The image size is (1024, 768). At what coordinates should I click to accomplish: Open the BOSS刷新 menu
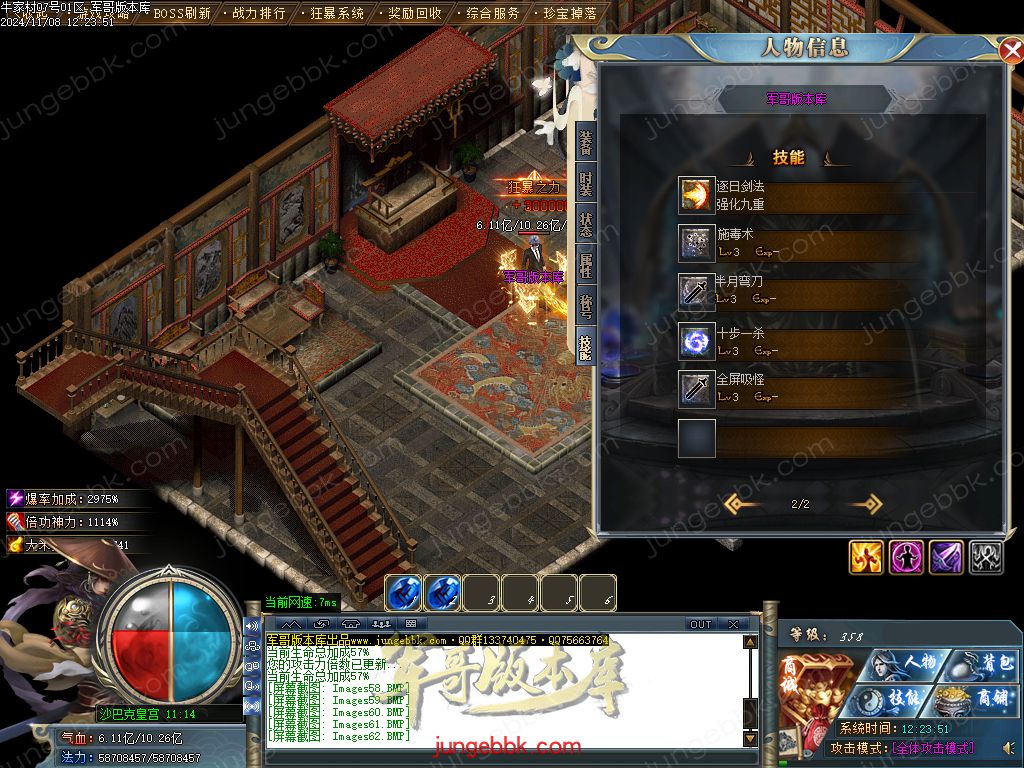pyautogui.click(x=181, y=14)
